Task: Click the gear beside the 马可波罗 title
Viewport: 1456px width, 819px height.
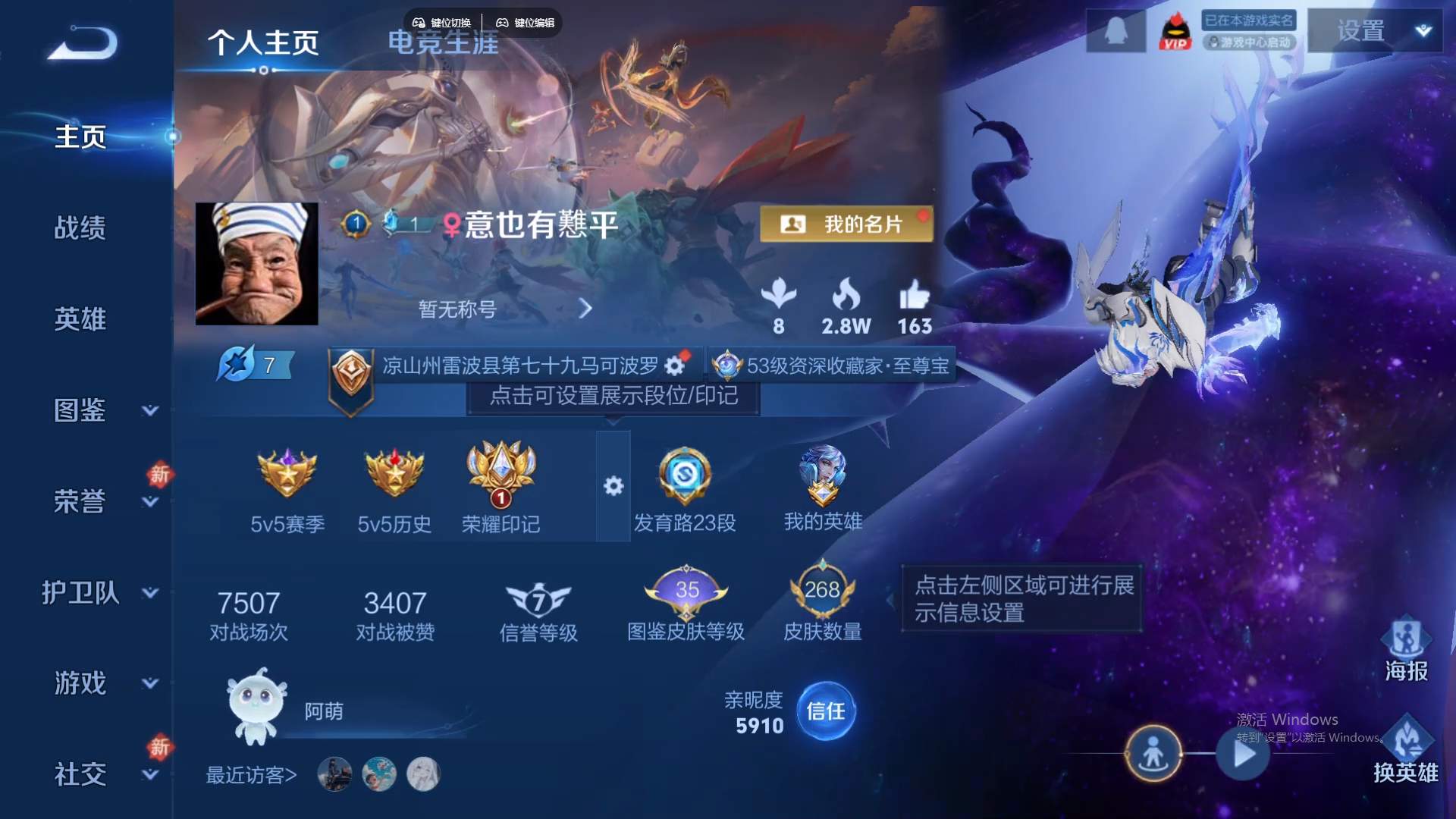Action: coord(673,365)
